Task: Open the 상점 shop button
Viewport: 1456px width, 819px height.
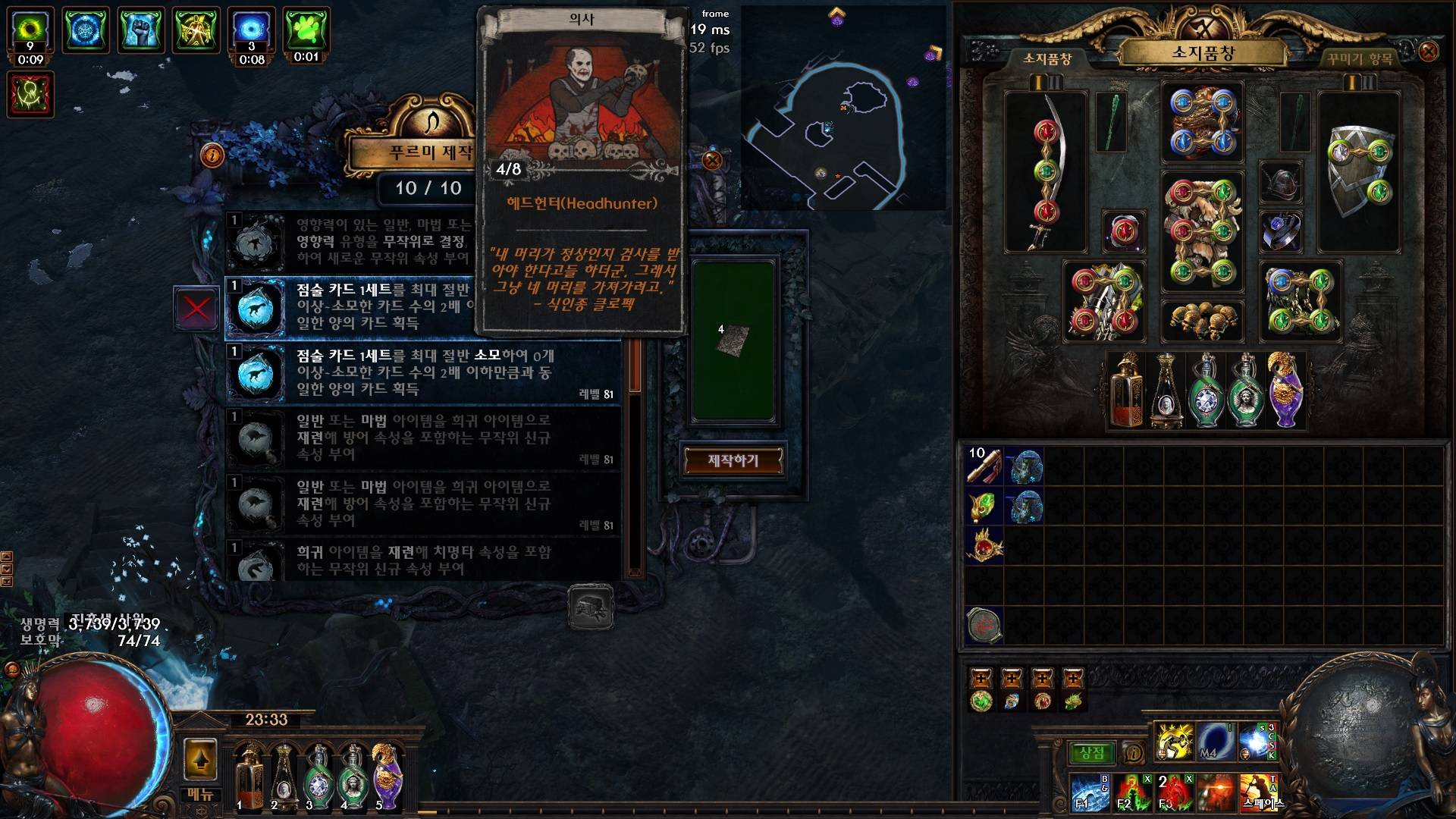Action: (x=1091, y=753)
